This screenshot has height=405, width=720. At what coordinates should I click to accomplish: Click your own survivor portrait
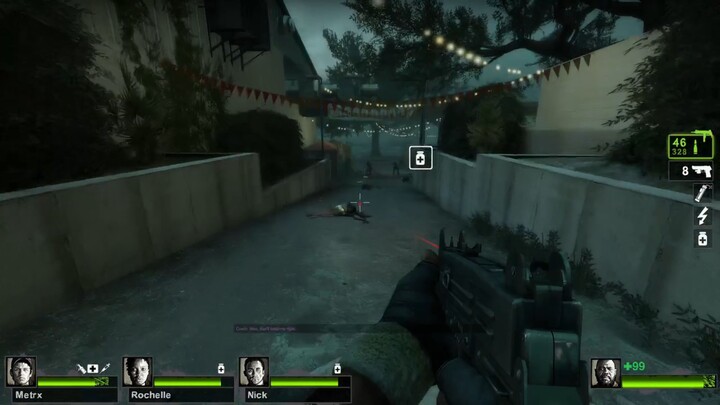[x=605, y=372]
